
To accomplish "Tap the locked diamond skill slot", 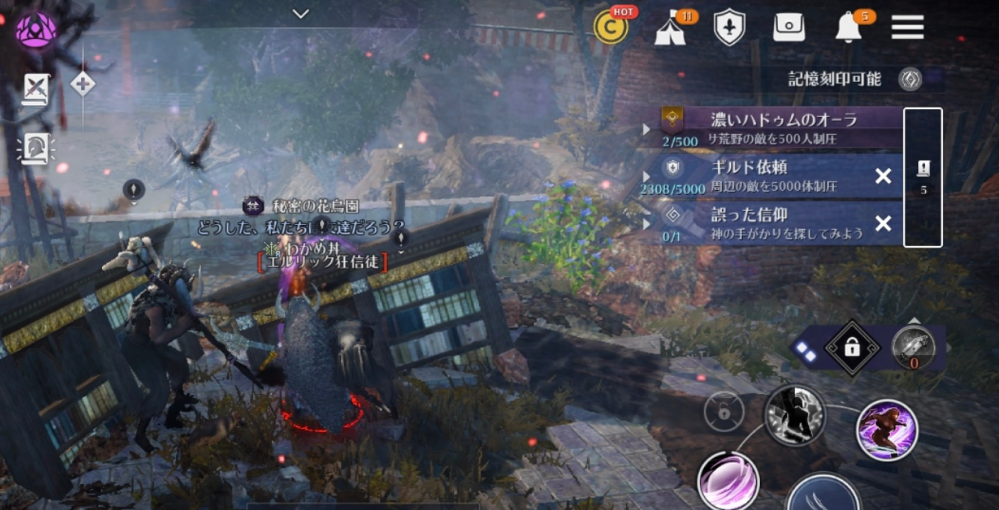I will pos(851,348).
